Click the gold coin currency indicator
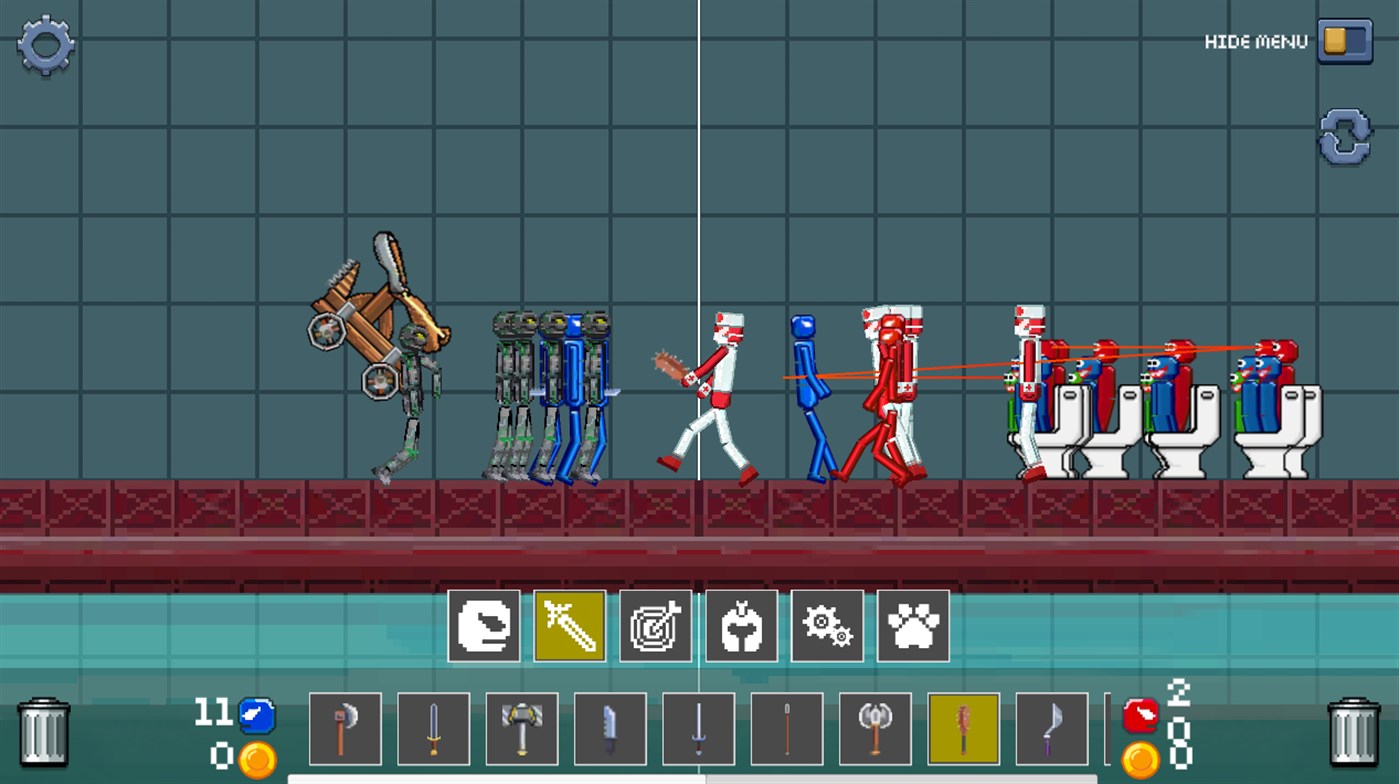 pyautogui.click(x=255, y=760)
